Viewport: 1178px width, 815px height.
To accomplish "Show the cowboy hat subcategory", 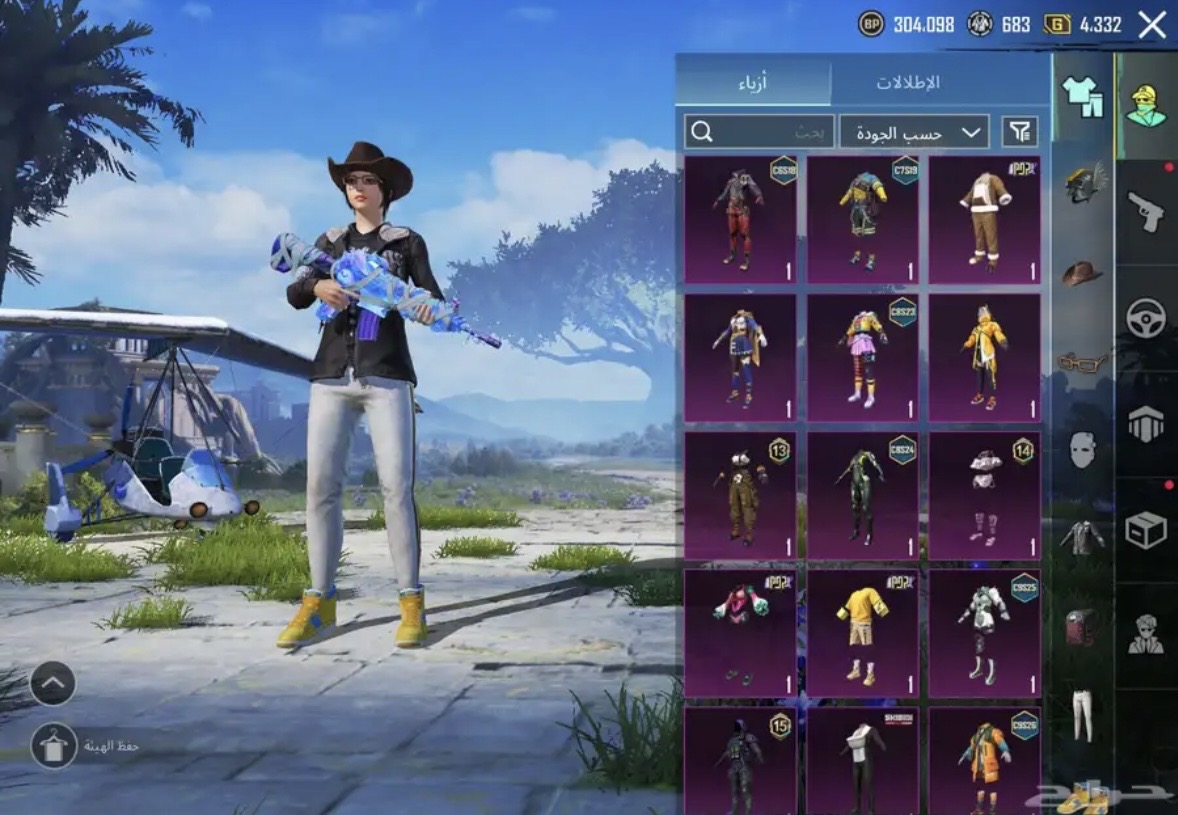I will pos(1082,273).
